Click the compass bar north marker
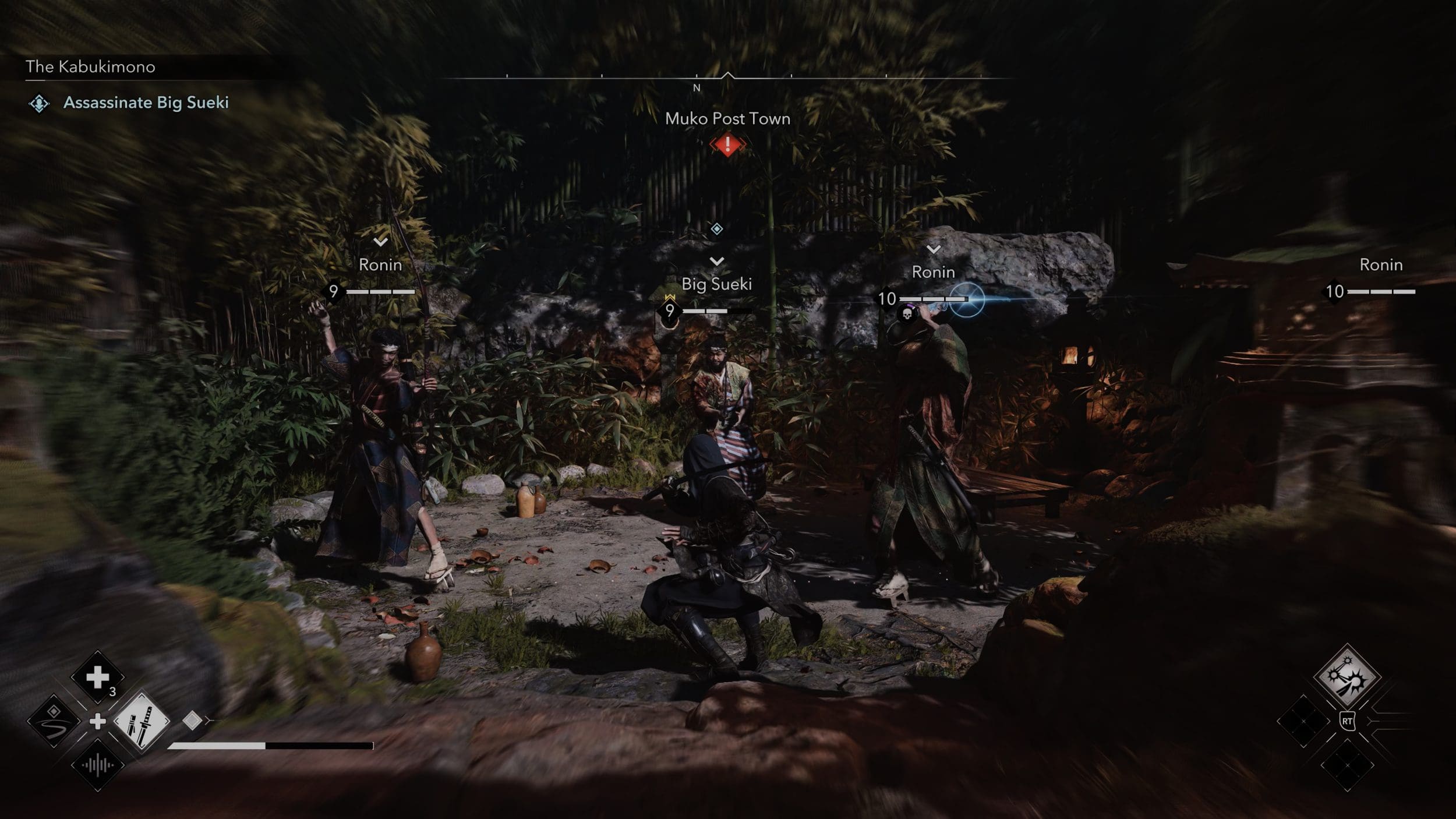 pyautogui.click(x=697, y=88)
